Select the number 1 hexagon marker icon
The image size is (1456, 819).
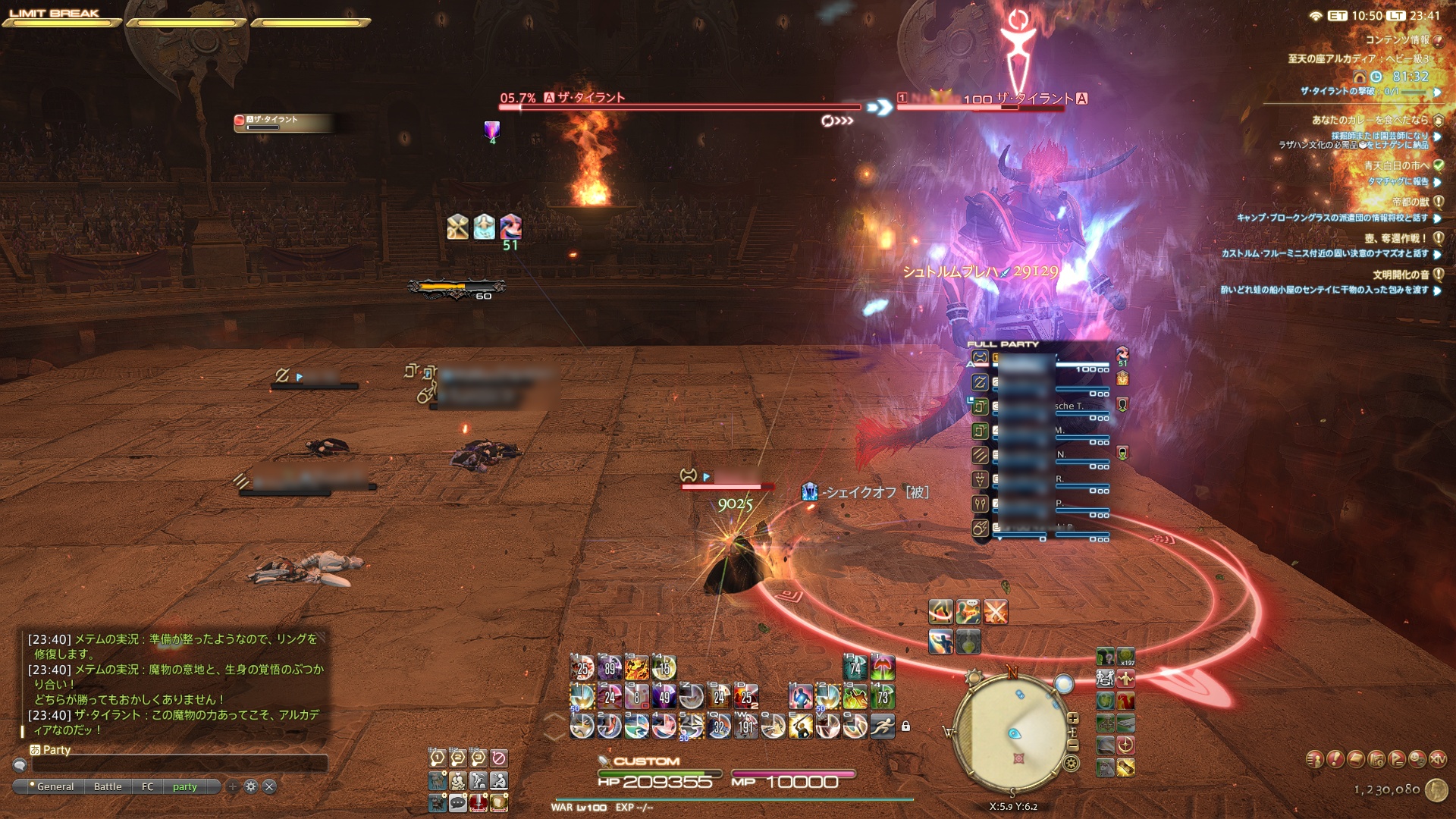(x=437, y=758)
